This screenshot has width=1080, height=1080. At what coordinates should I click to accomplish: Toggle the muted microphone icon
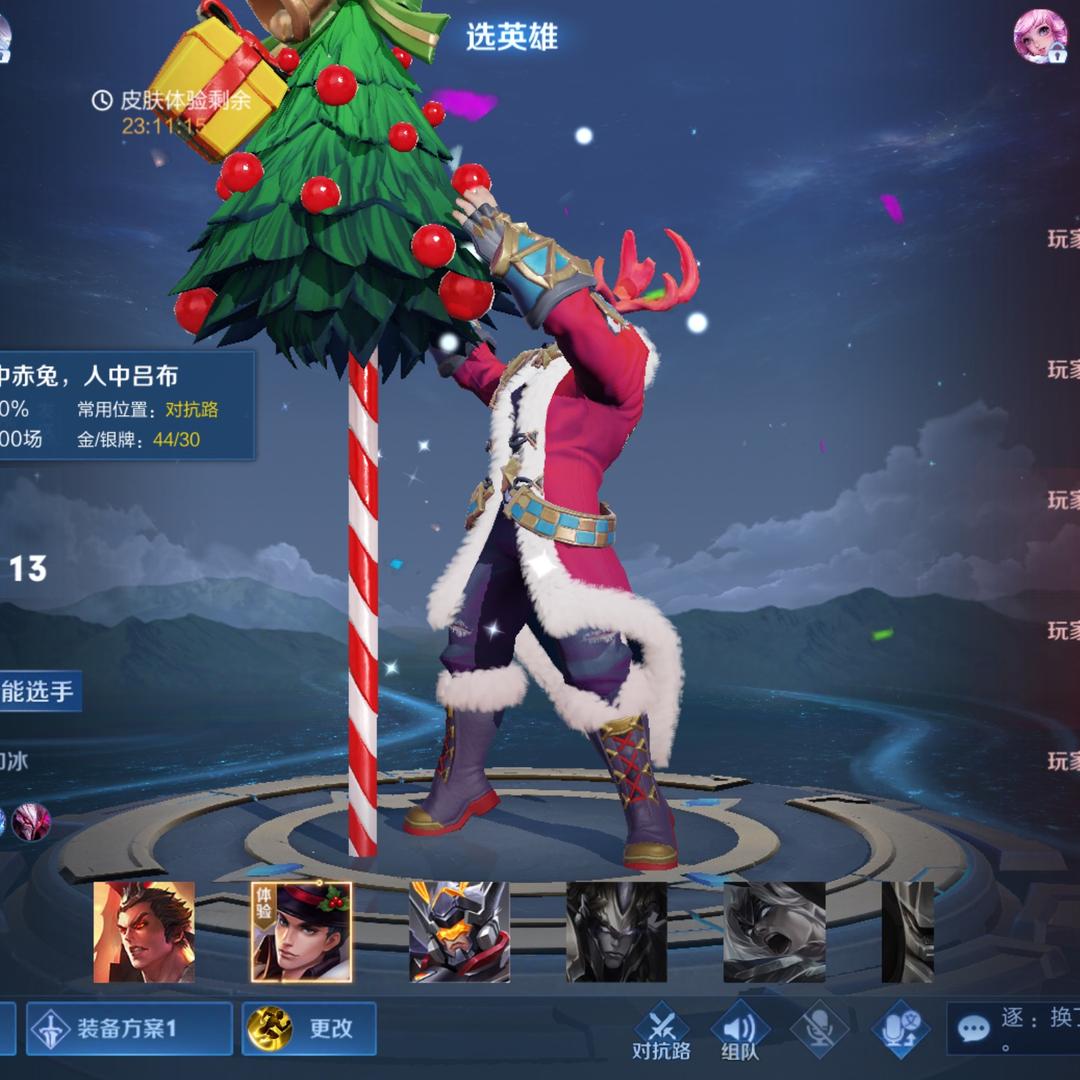coord(819,1029)
